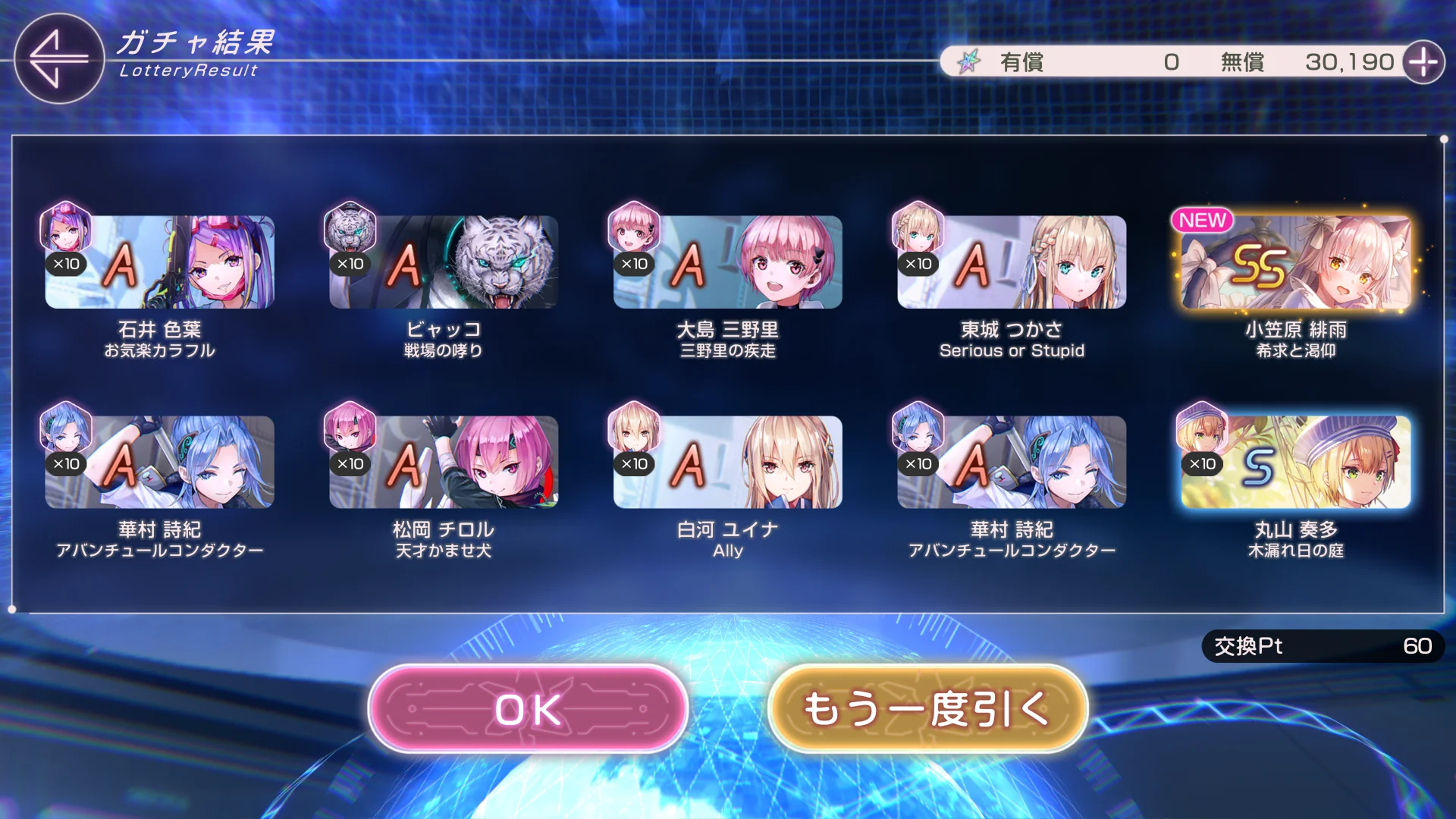View the 白河 ユイナ Ally card
Viewport: 1456px width, 819px height.
tap(727, 462)
